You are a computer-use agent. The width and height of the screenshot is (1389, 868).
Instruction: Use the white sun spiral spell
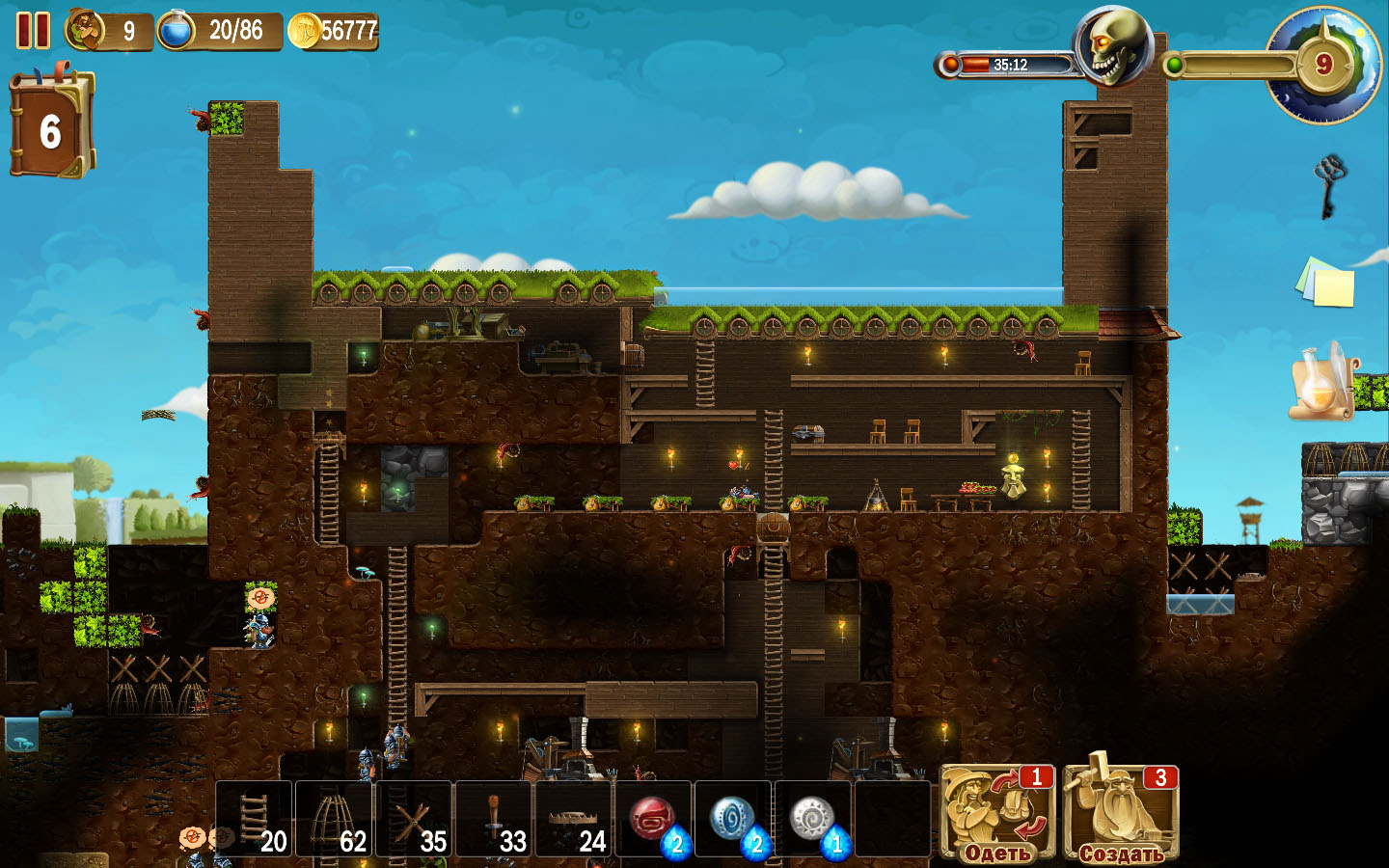click(x=814, y=820)
